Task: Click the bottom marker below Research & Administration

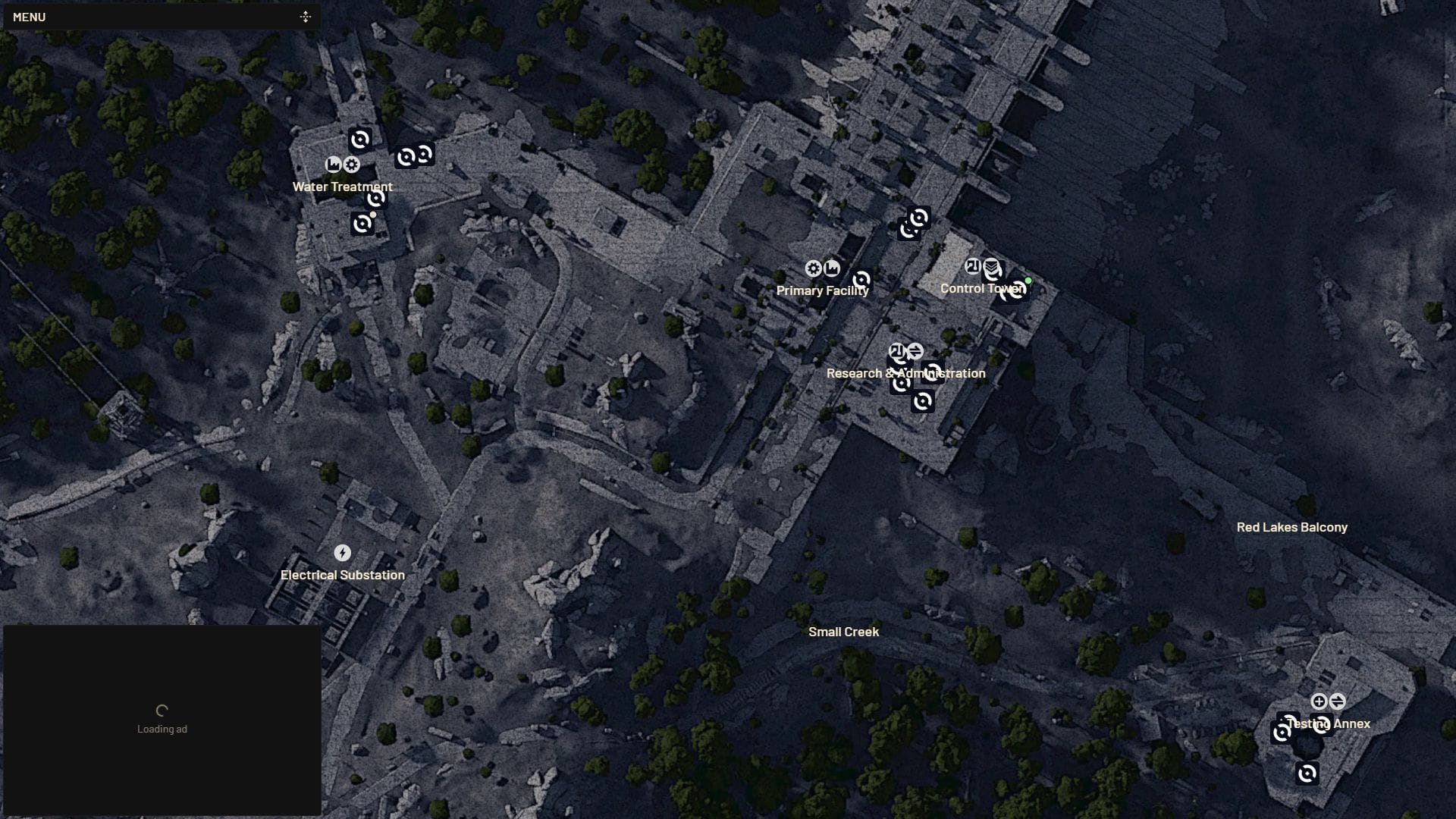Action: pos(923,401)
